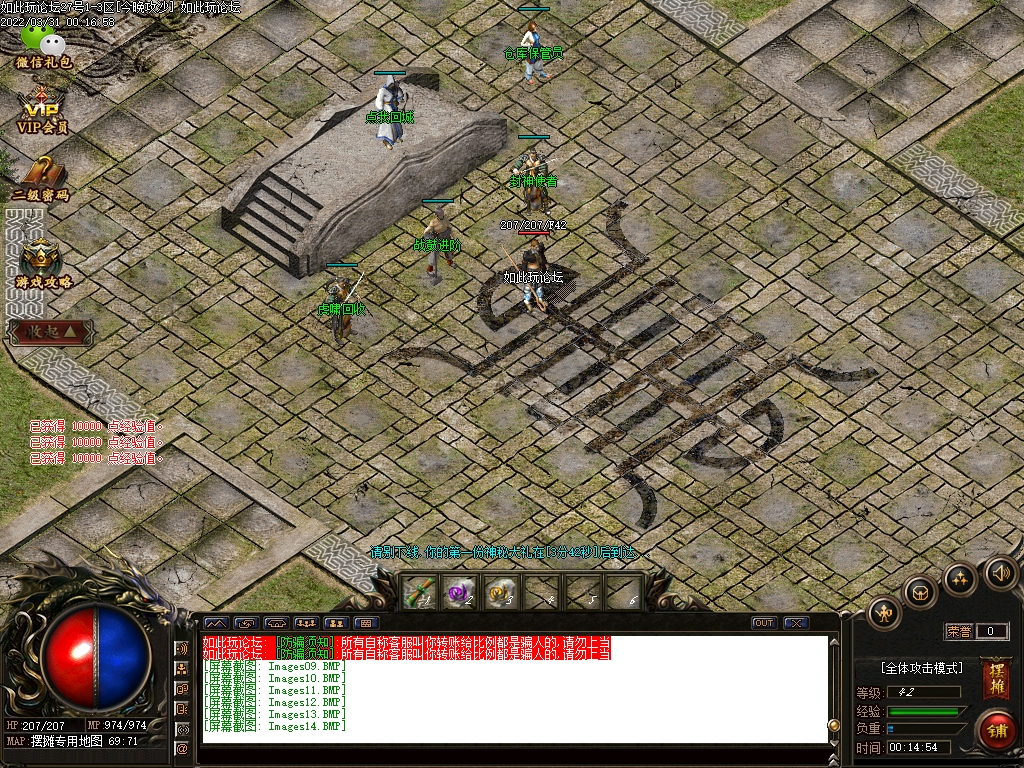Open the bag with the chest icon
The width and height of the screenshot is (1024, 768).
coord(920,592)
